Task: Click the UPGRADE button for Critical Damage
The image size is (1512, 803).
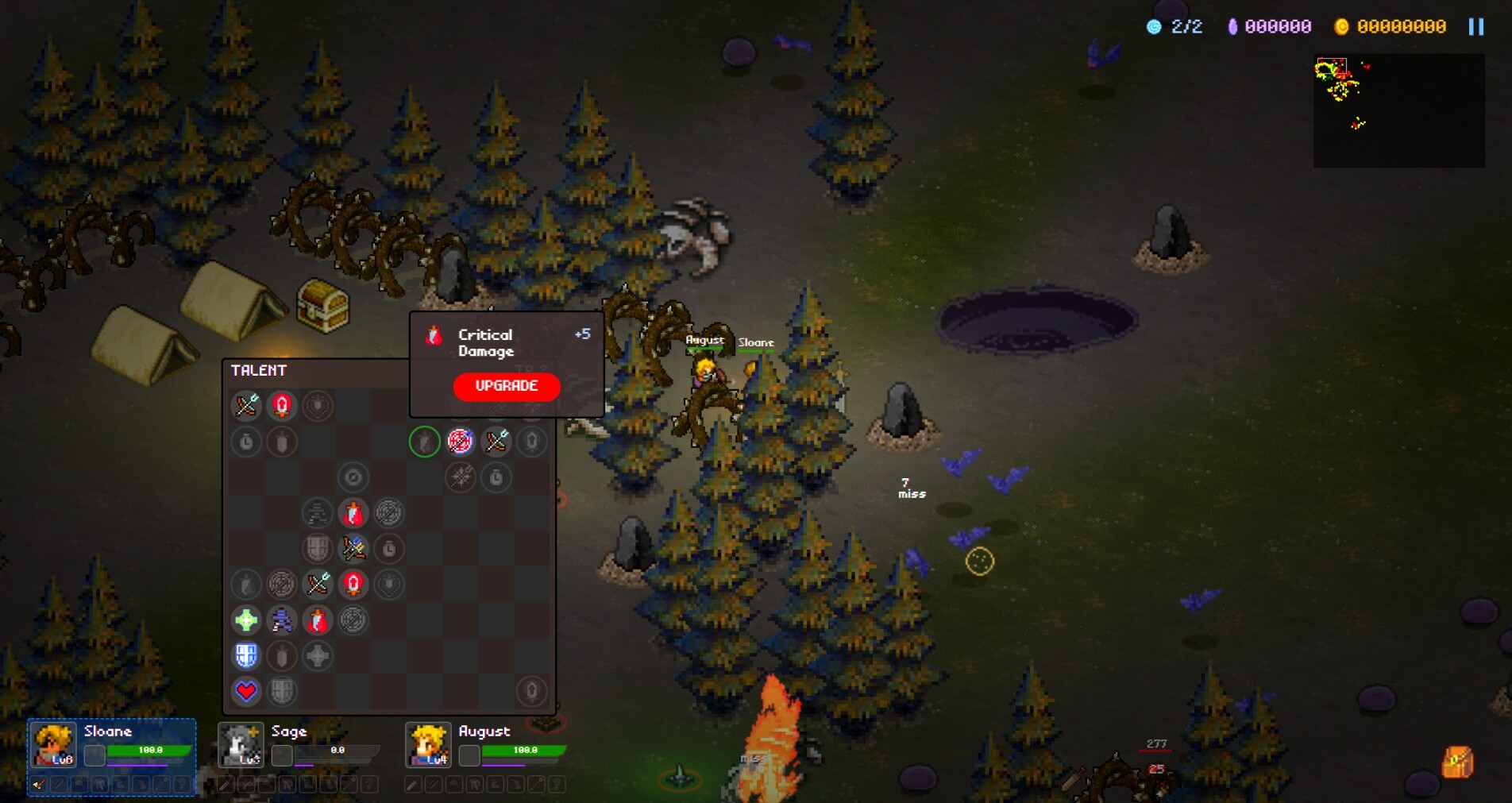Action: pos(506,387)
